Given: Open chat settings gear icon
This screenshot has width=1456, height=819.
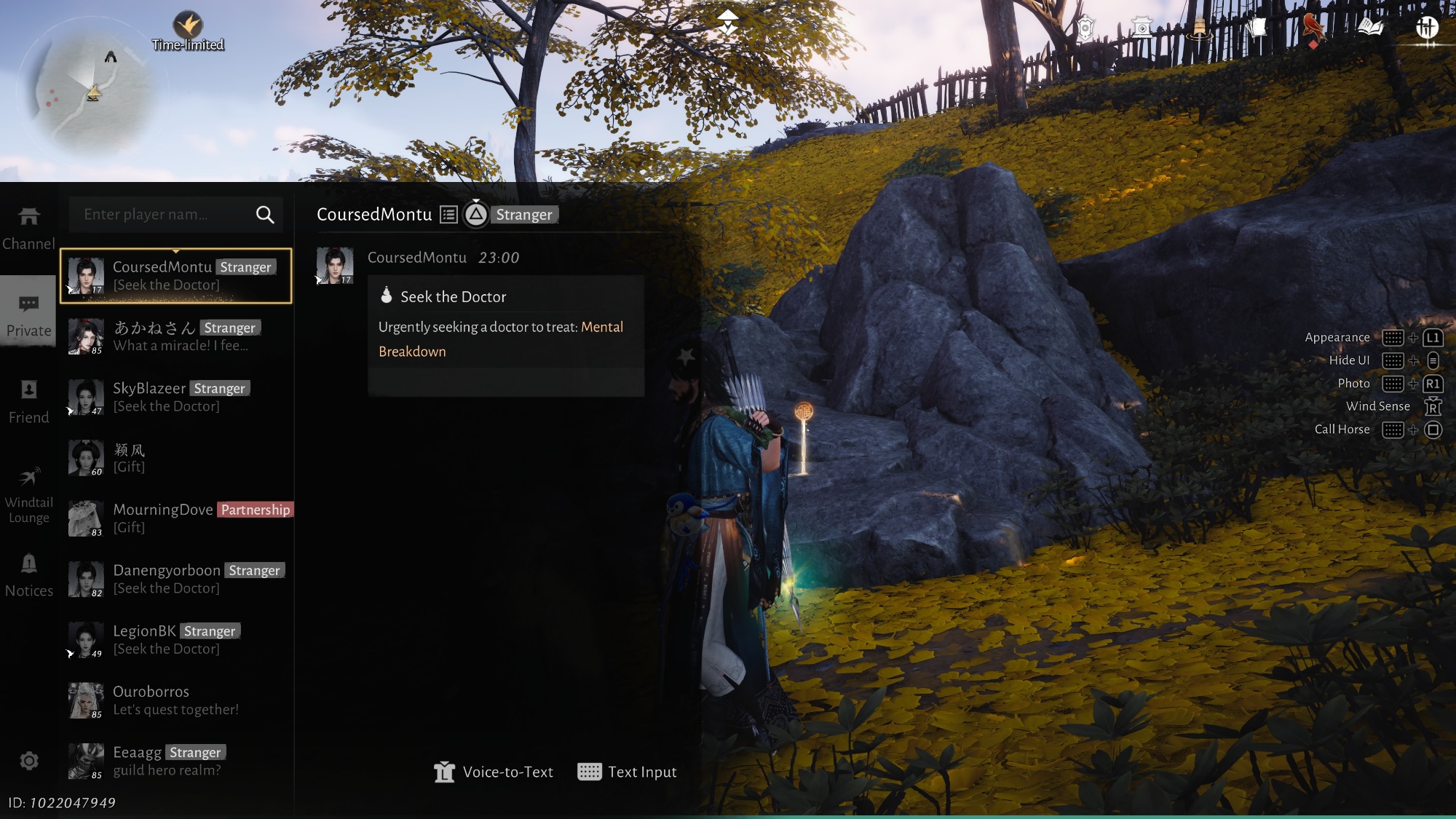Looking at the screenshot, I should [29, 761].
